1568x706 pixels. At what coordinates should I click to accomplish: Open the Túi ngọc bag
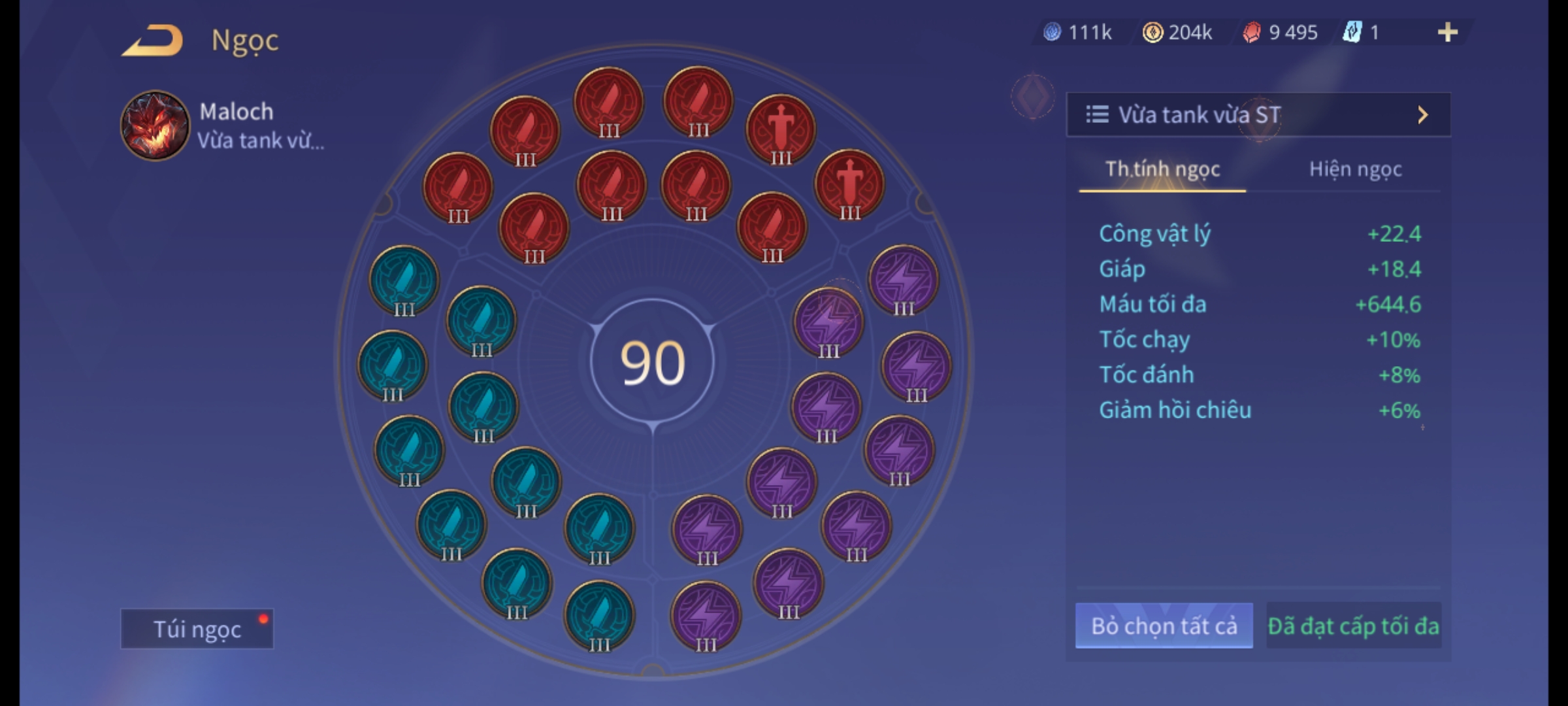click(197, 629)
